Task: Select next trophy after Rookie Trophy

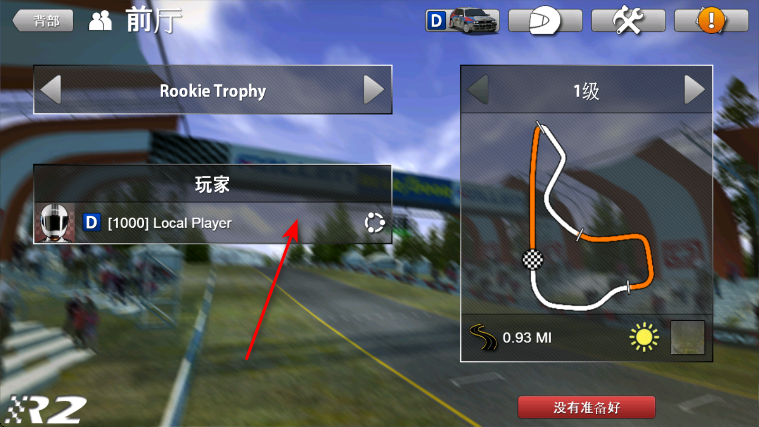Action: [374, 90]
